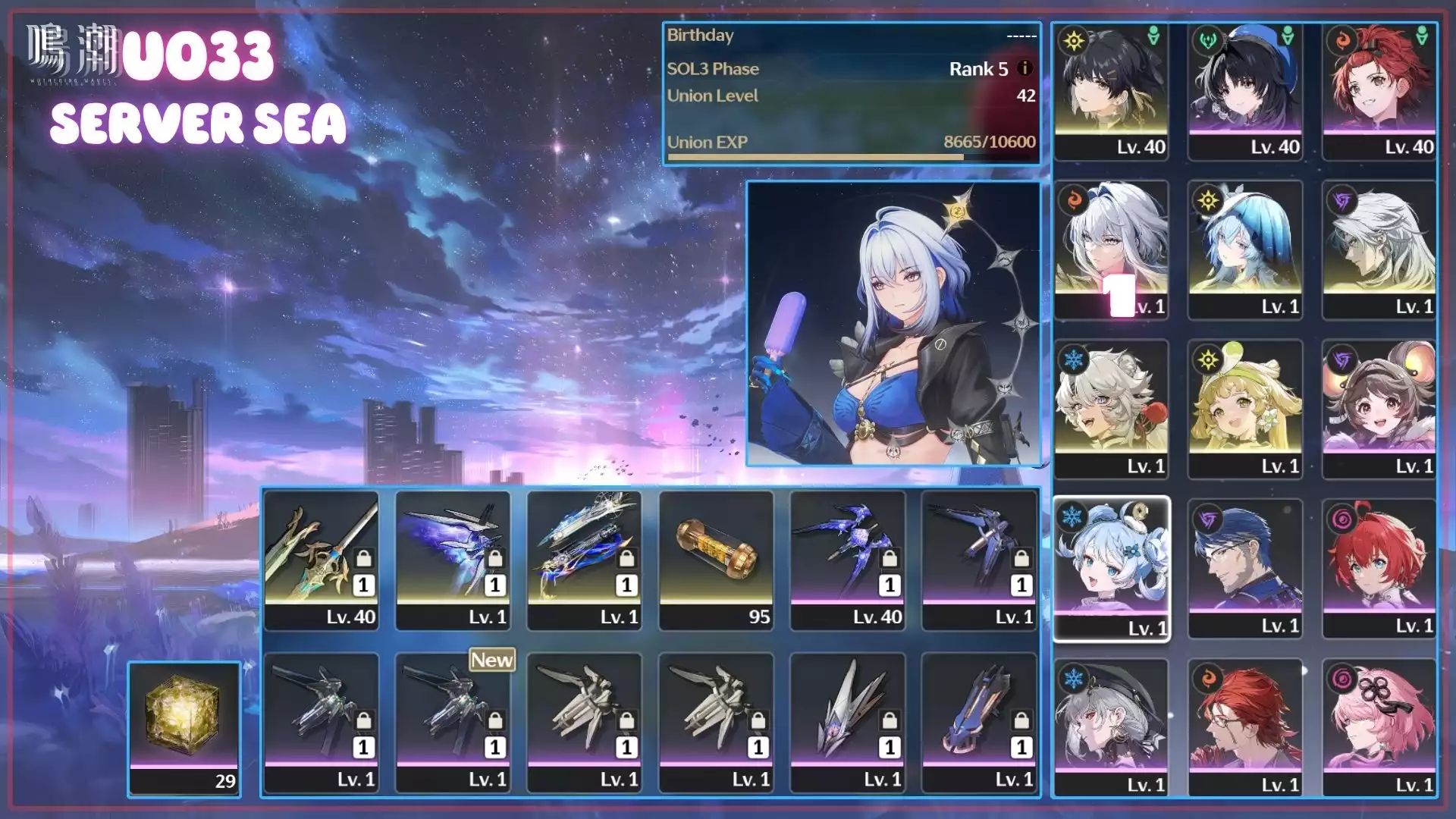This screenshot has height=819, width=1456.
Task: Select the black-haired male Spectro character tile
Action: (x=1111, y=91)
